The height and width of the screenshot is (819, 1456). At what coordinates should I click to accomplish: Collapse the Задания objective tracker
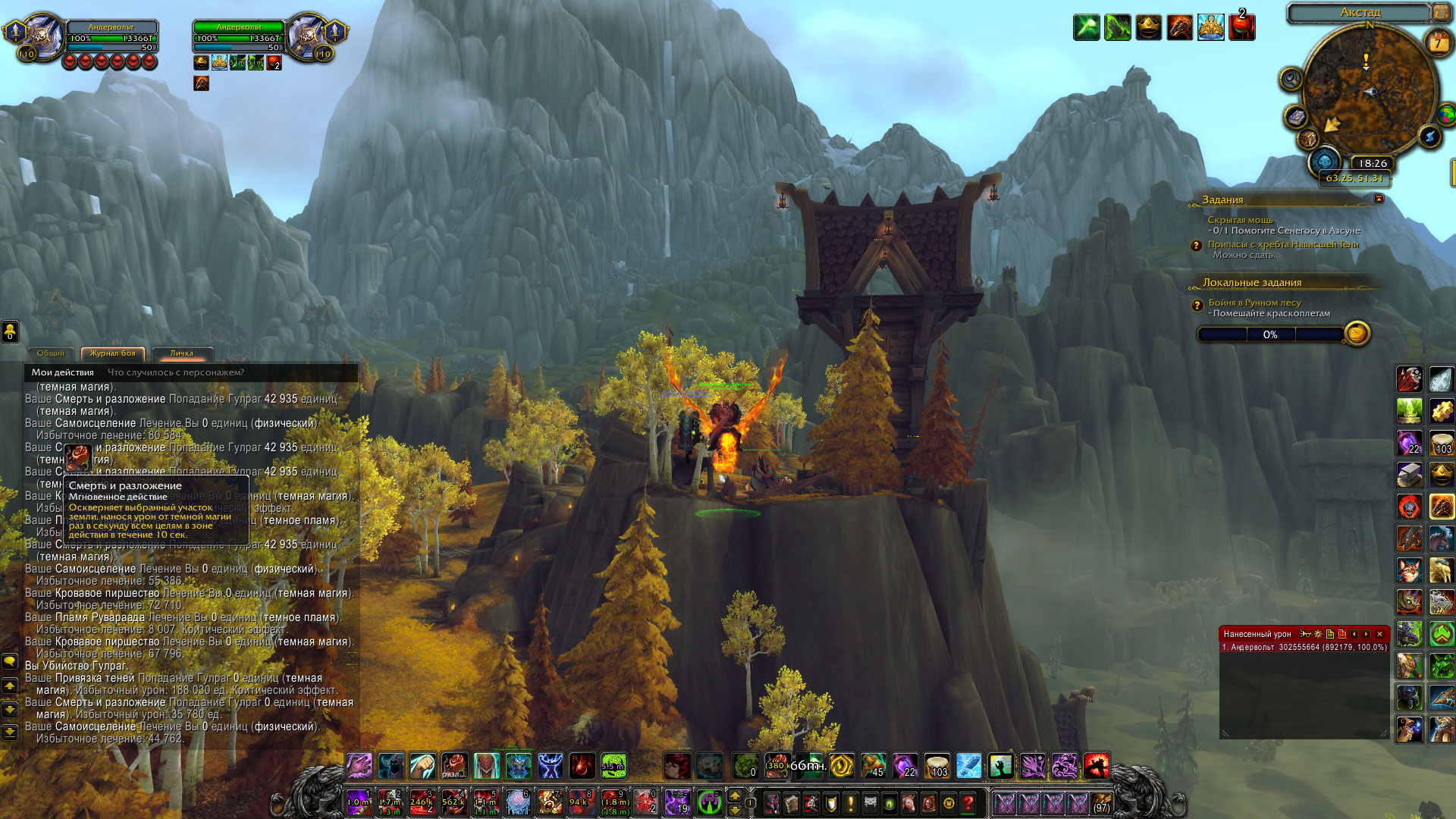click(x=1379, y=199)
